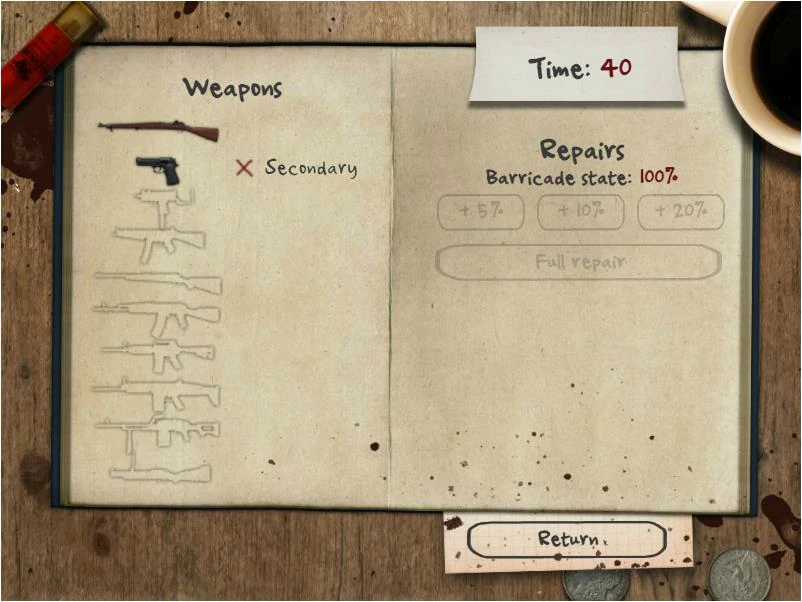Select the wooden rifle weapon
Viewport: 802px width, 602px height.
coord(158,130)
